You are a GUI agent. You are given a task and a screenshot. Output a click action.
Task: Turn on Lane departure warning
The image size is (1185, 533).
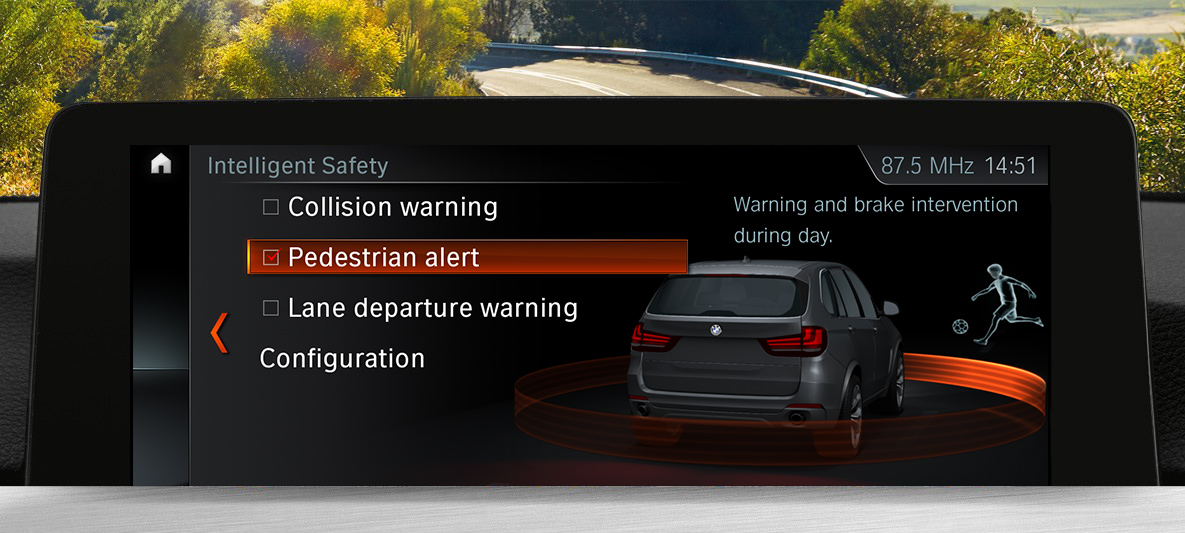pos(271,308)
